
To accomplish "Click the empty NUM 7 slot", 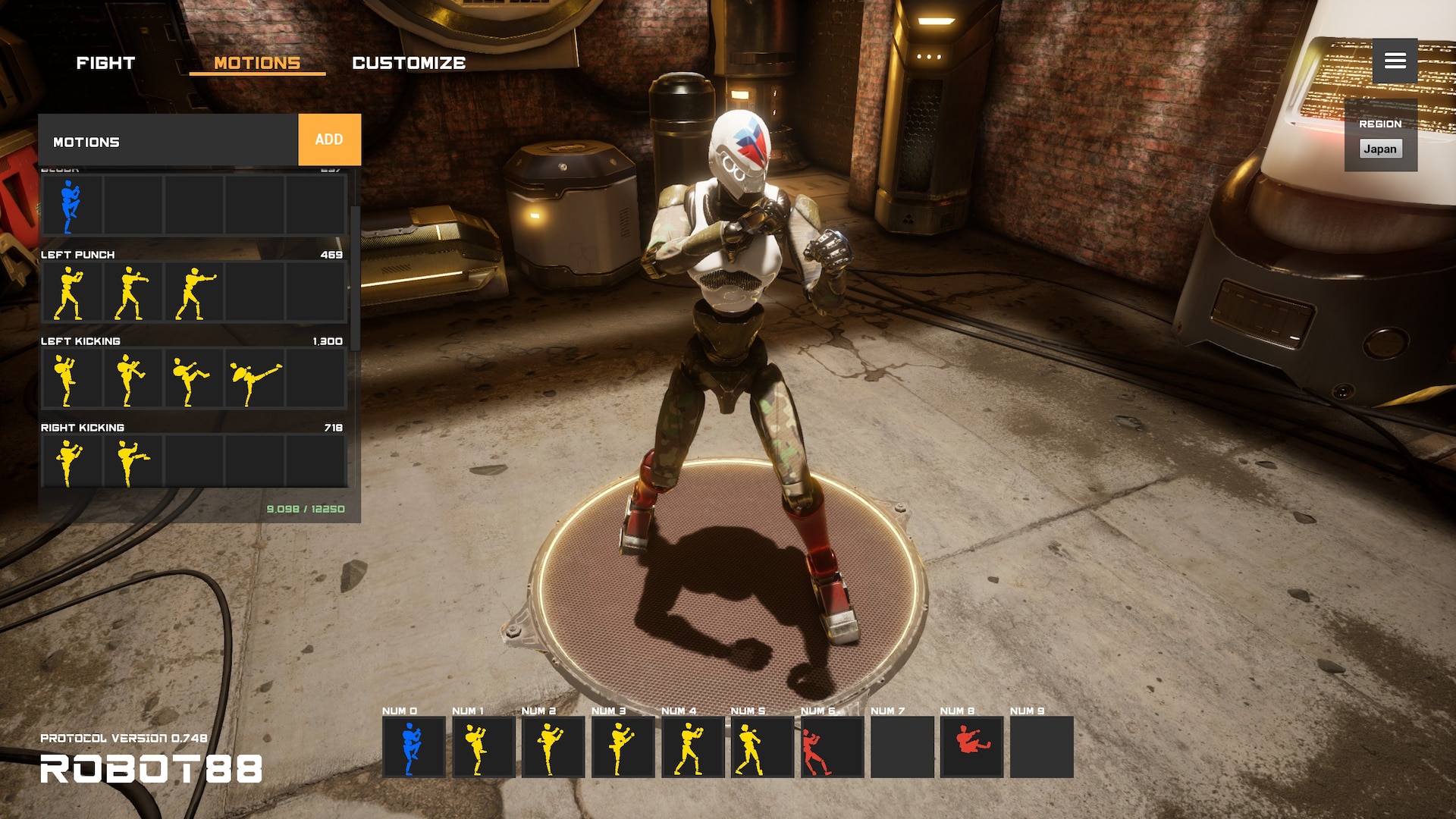I will click(x=902, y=747).
